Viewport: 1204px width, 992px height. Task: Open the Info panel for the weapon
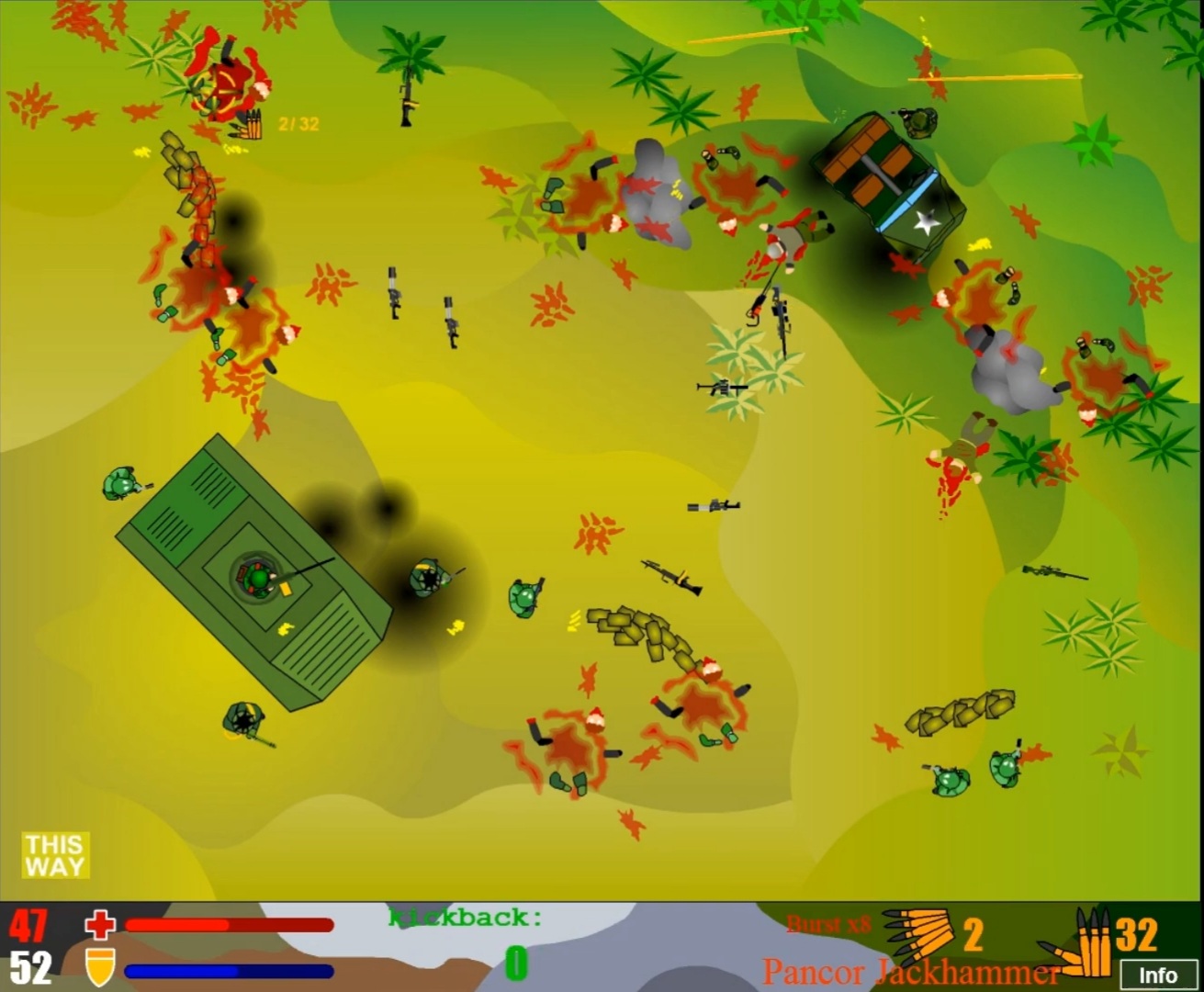coord(1160,975)
